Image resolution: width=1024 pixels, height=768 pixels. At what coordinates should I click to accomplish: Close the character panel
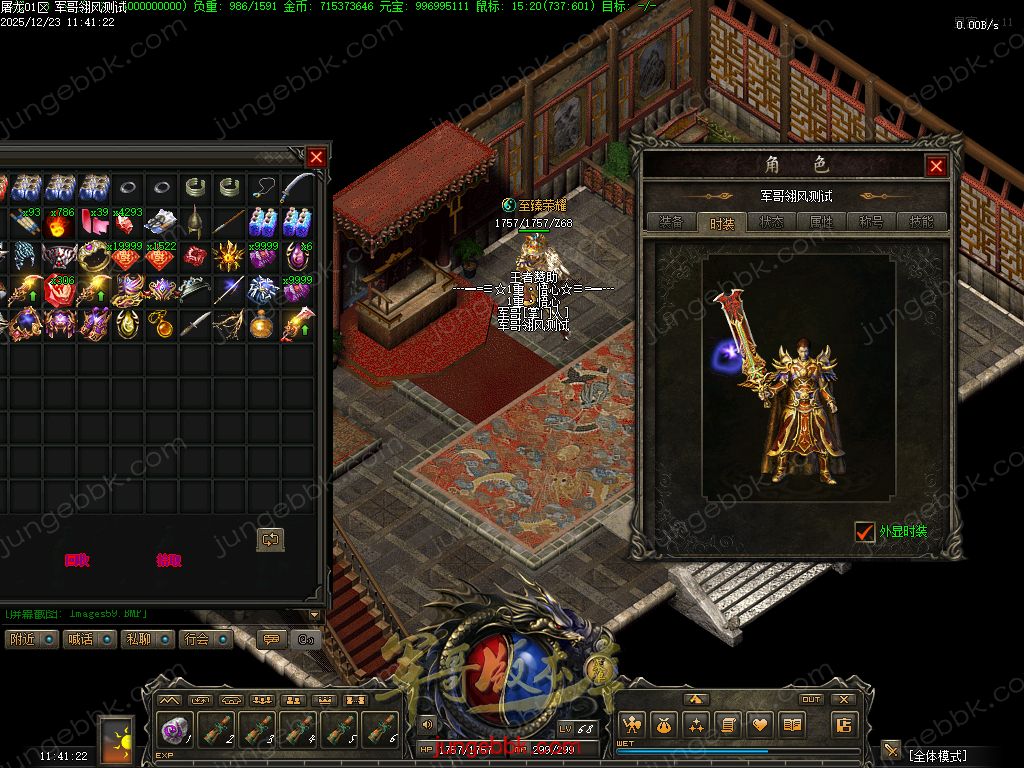point(936,166)
